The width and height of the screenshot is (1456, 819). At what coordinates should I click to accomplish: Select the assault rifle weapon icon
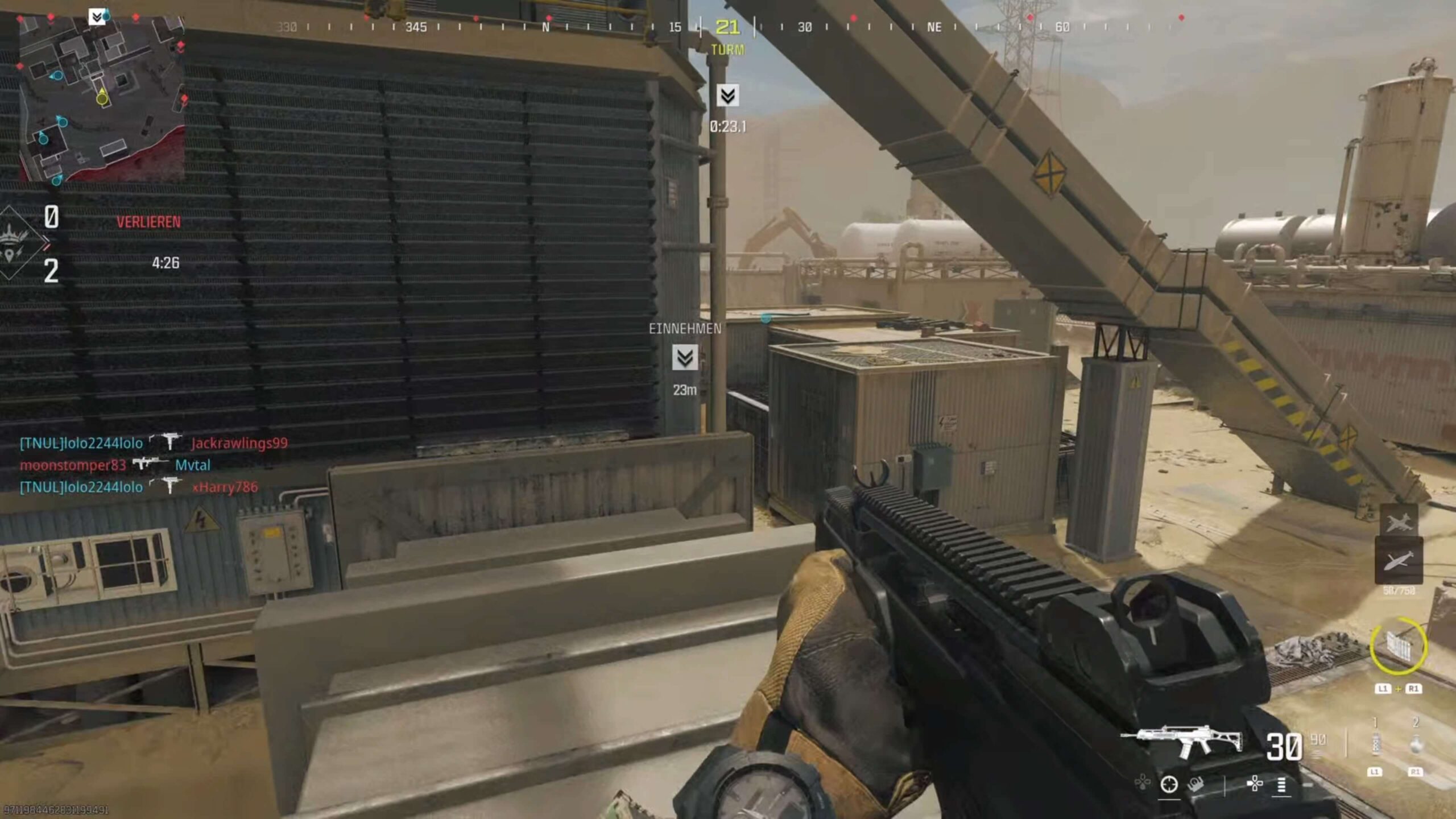point(1182,741)
